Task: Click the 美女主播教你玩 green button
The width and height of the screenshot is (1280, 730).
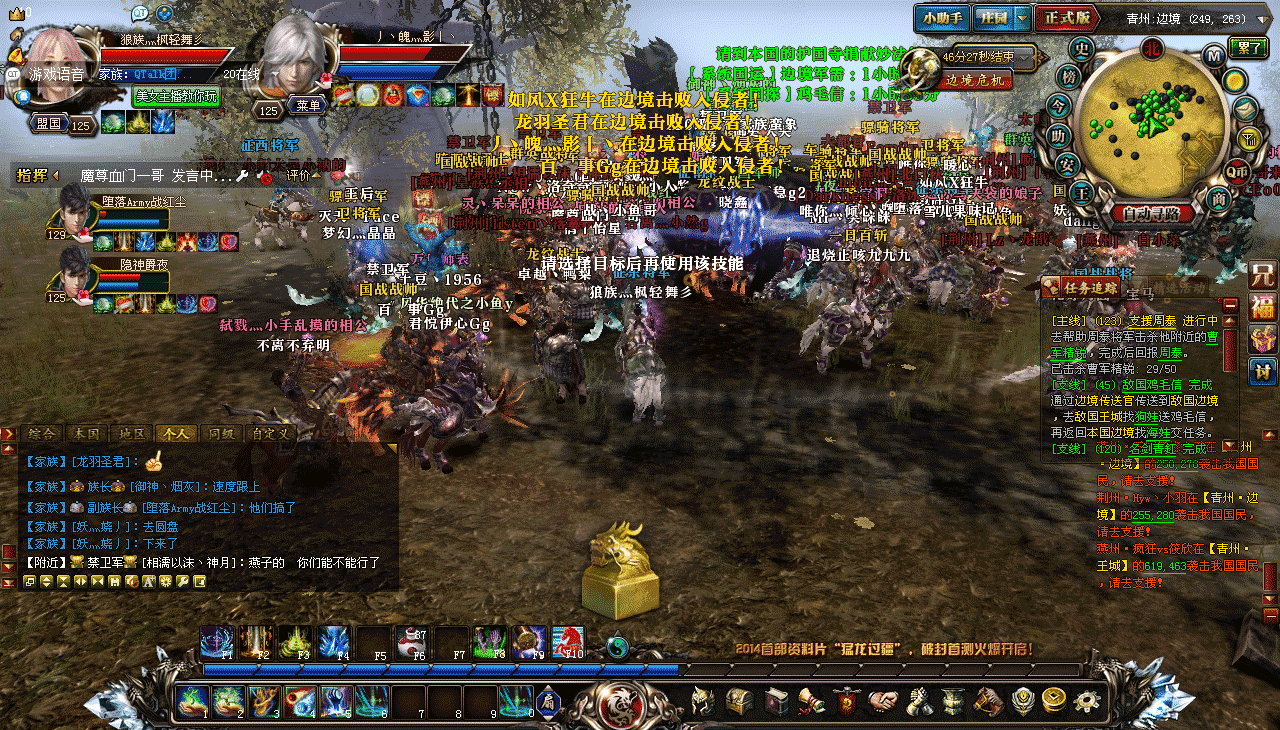Action: point(176,96)
